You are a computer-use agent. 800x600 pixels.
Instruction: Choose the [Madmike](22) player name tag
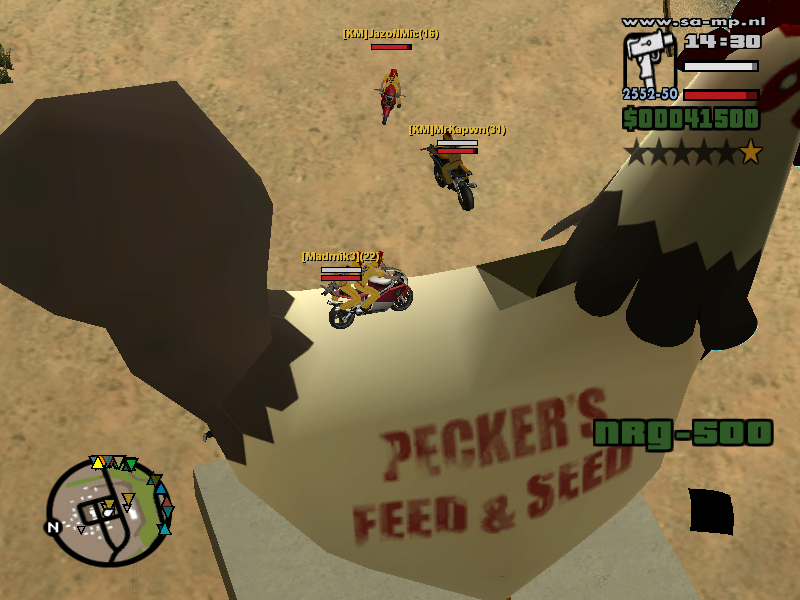coord(340,257)
